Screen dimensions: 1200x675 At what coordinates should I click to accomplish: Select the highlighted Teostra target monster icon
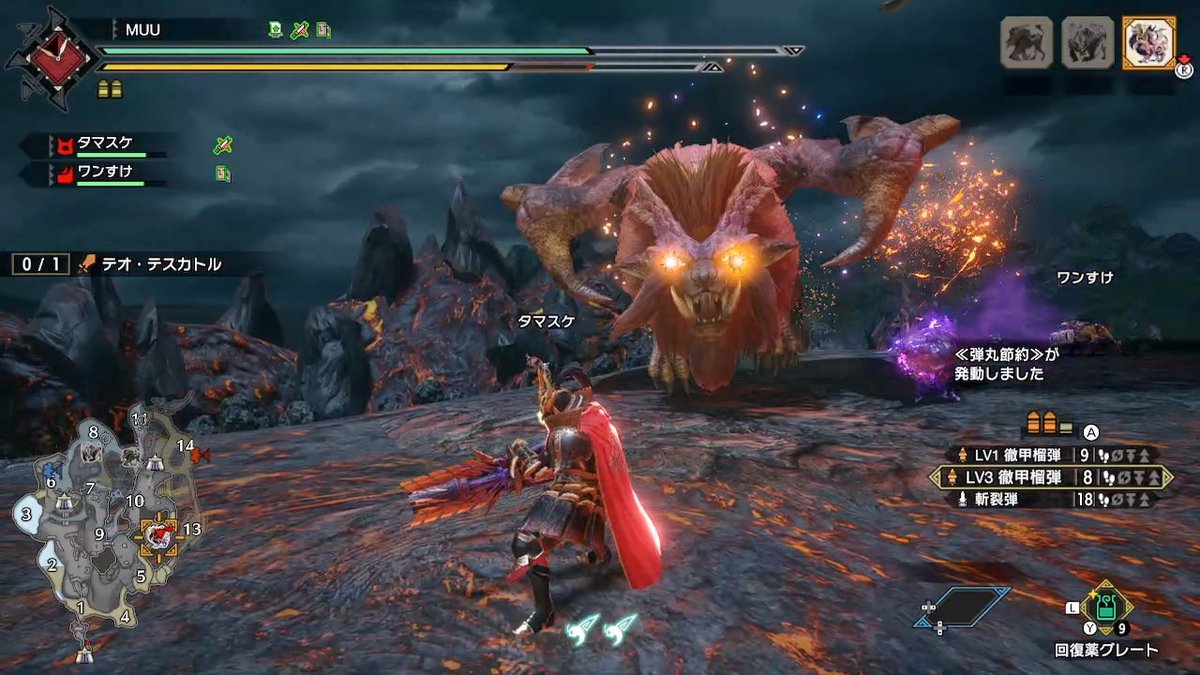point(1148,43)
